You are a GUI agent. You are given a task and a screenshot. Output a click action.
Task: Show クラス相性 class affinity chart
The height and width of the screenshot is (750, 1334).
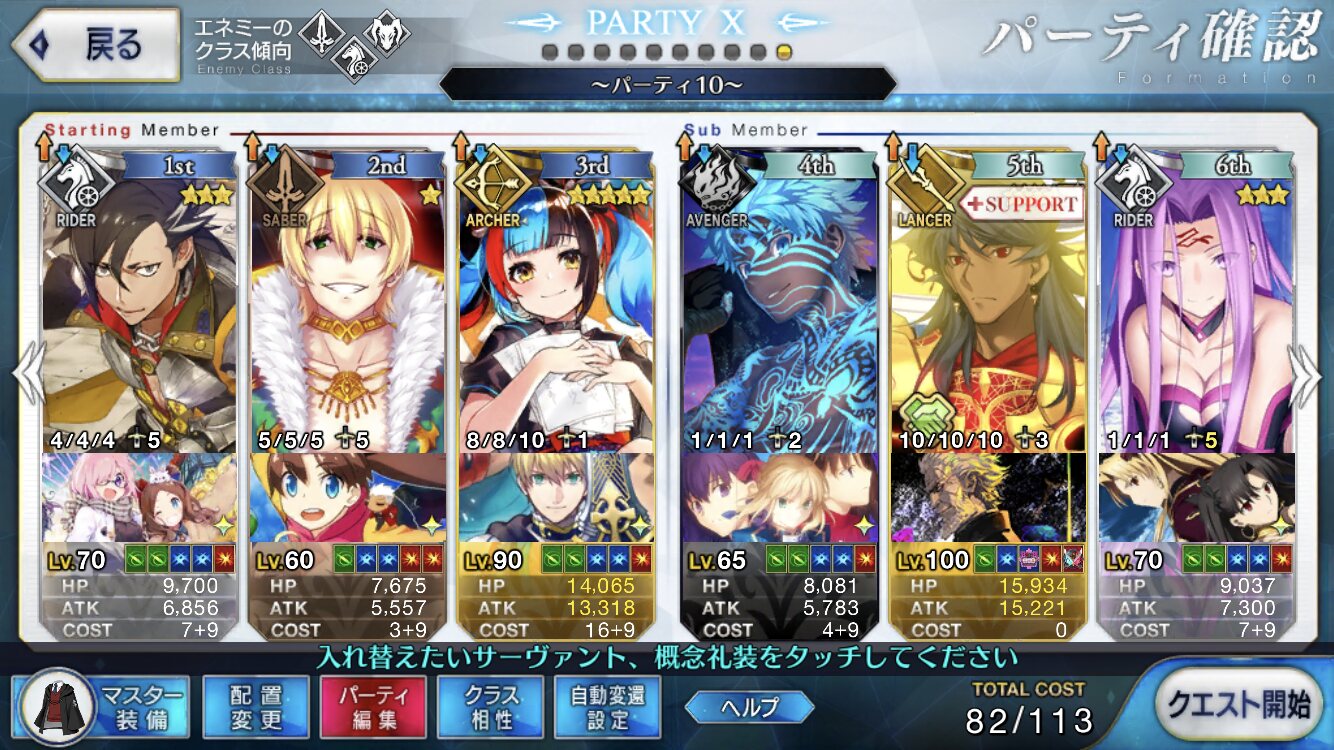(x=490, y=706)
